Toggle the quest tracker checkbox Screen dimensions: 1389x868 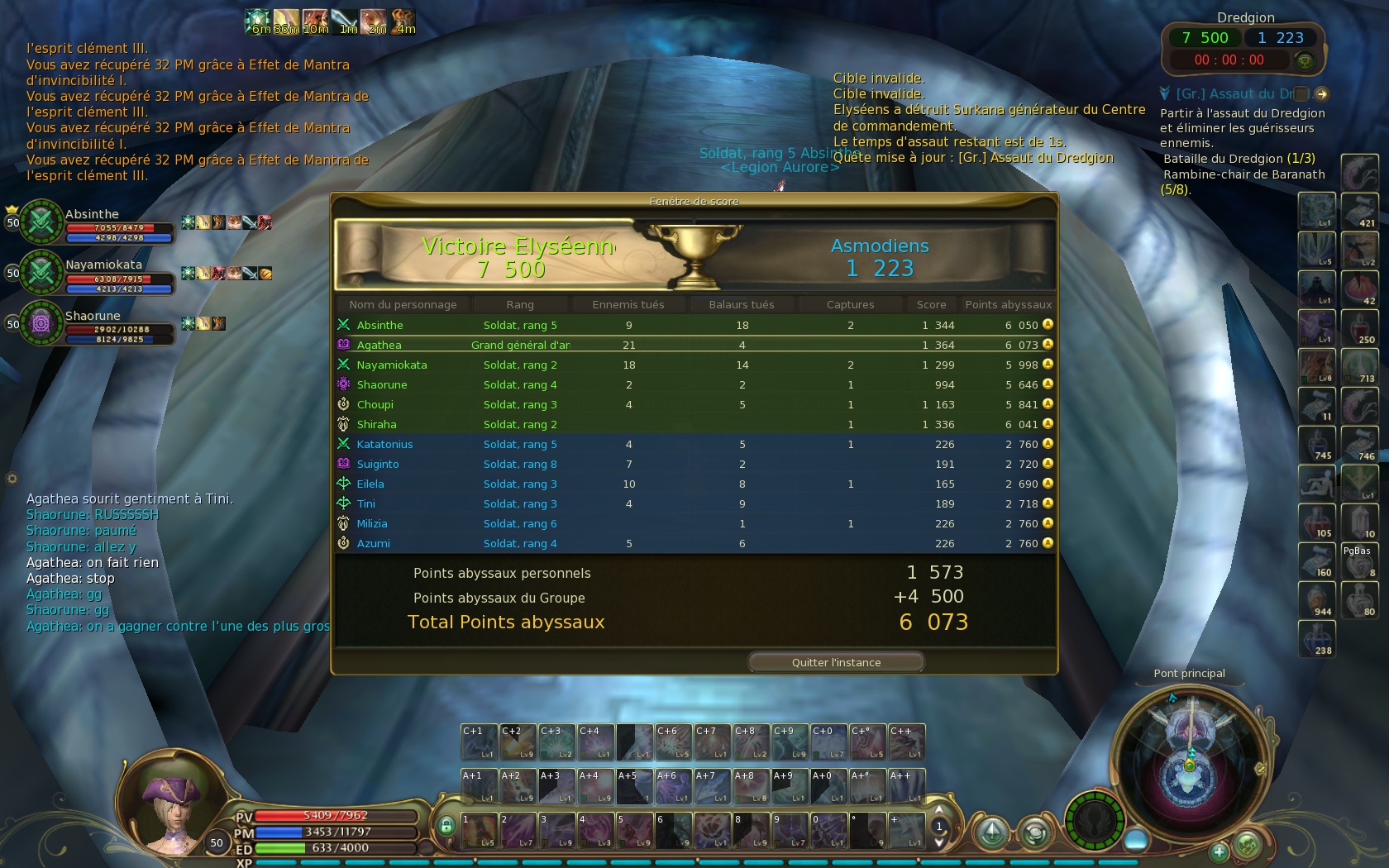(x=1301, y=94)
